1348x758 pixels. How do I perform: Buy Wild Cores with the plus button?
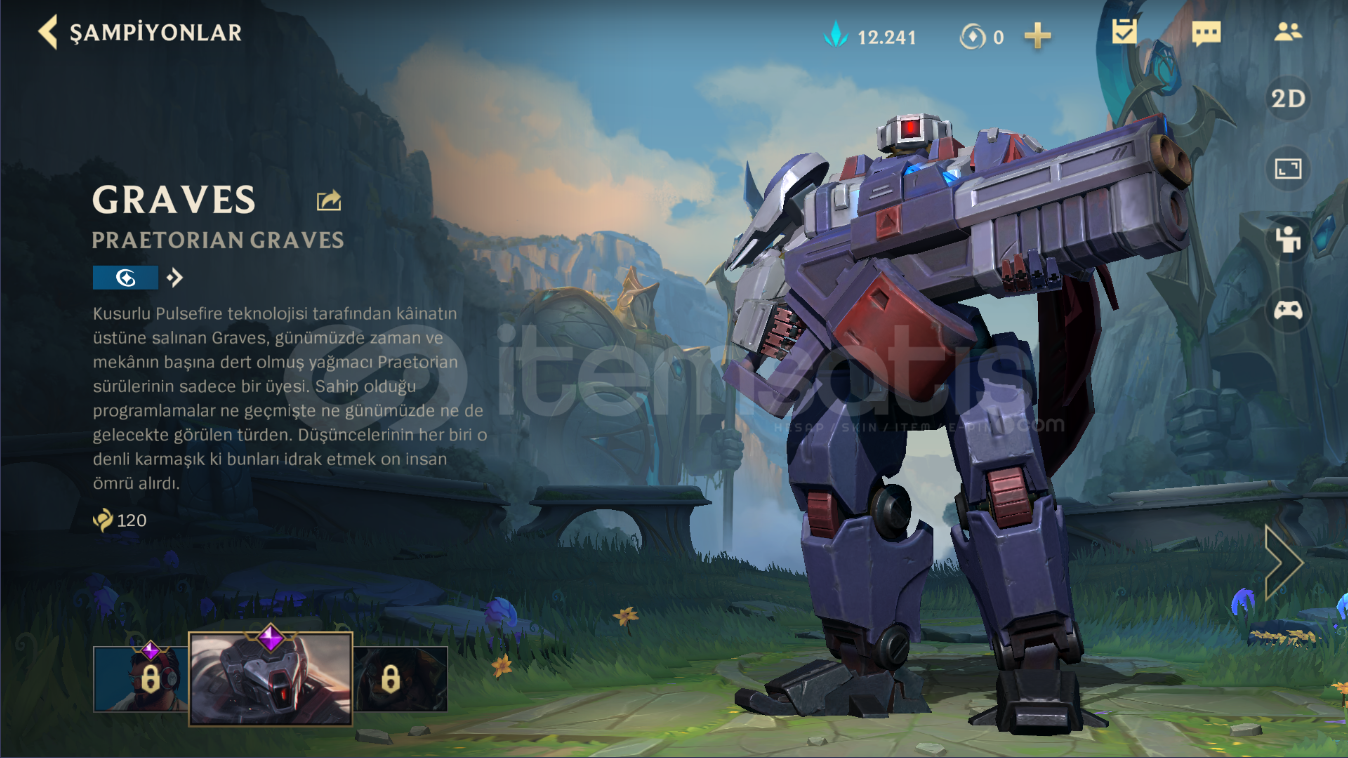(1037, 36)
